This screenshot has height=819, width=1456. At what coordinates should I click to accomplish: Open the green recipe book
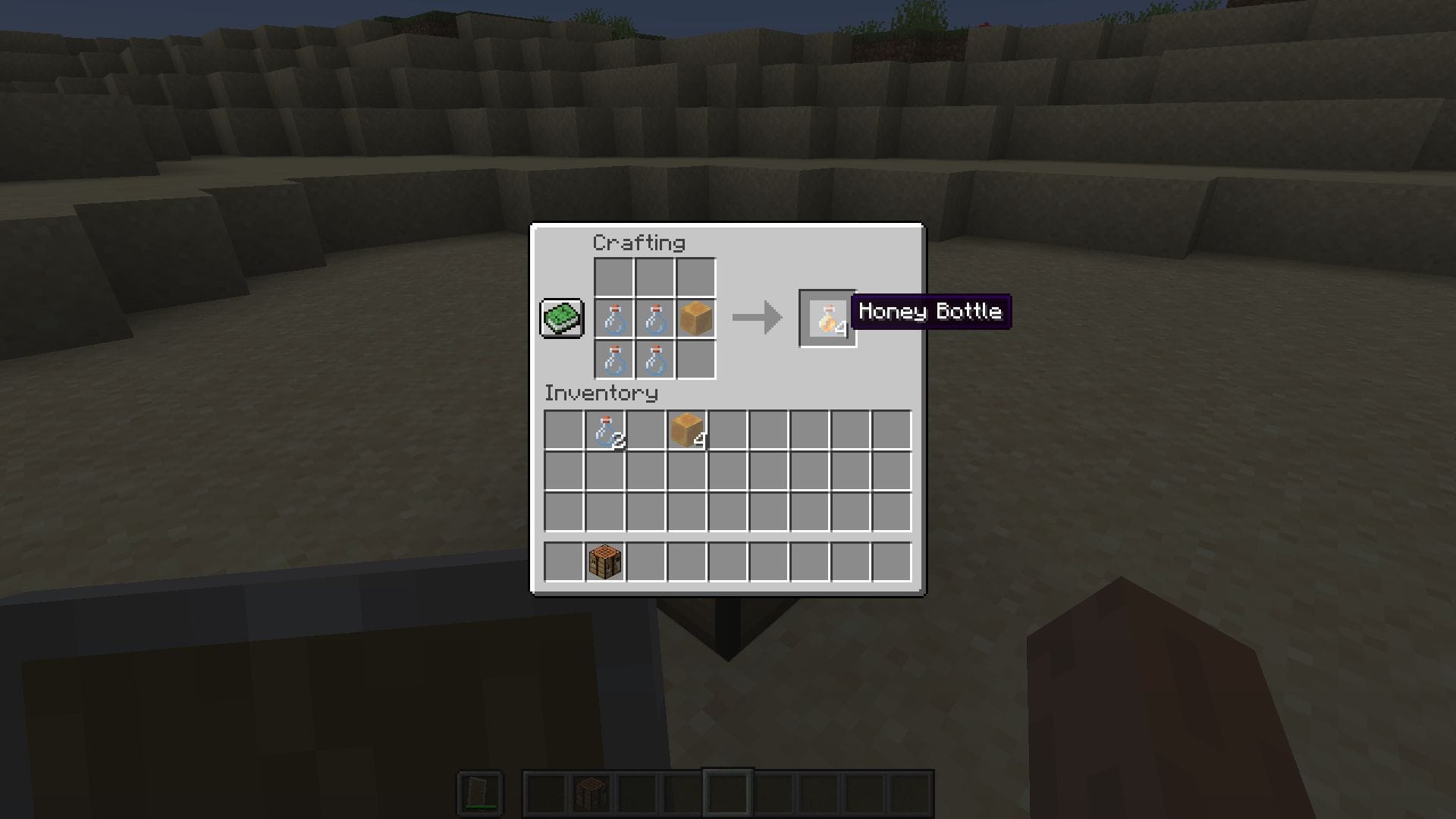point(560,318)
